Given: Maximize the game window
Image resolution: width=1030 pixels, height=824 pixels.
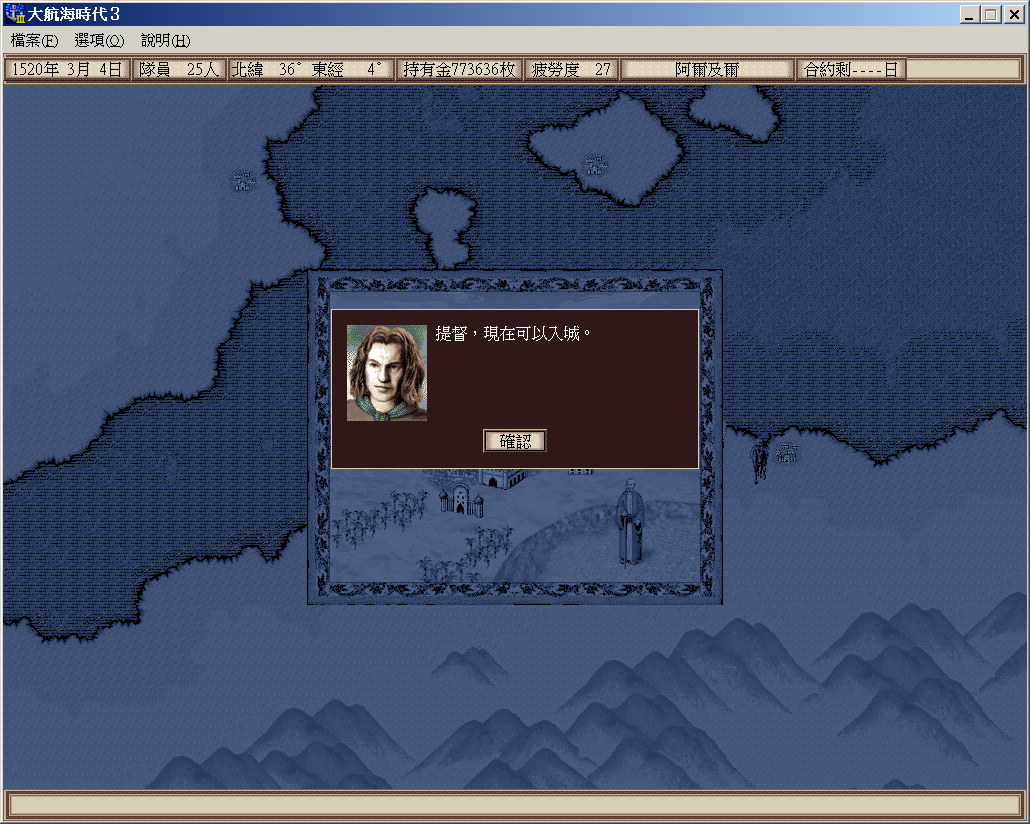Looking at the screenshot, I should (990, 15).
